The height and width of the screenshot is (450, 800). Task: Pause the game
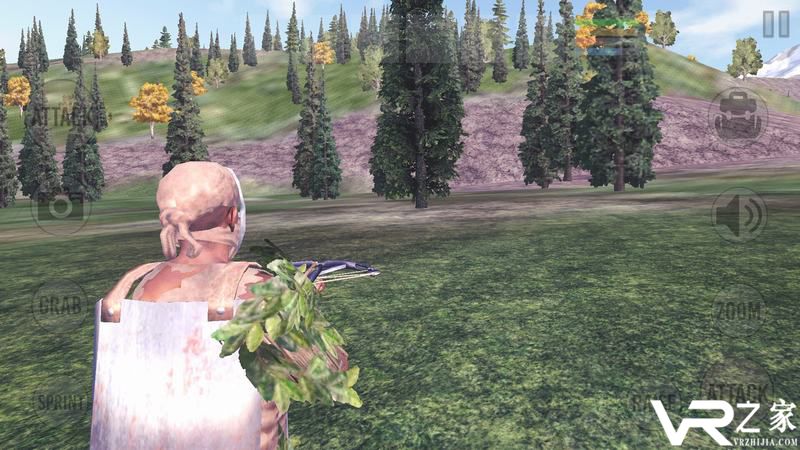(x=775, y=24)
